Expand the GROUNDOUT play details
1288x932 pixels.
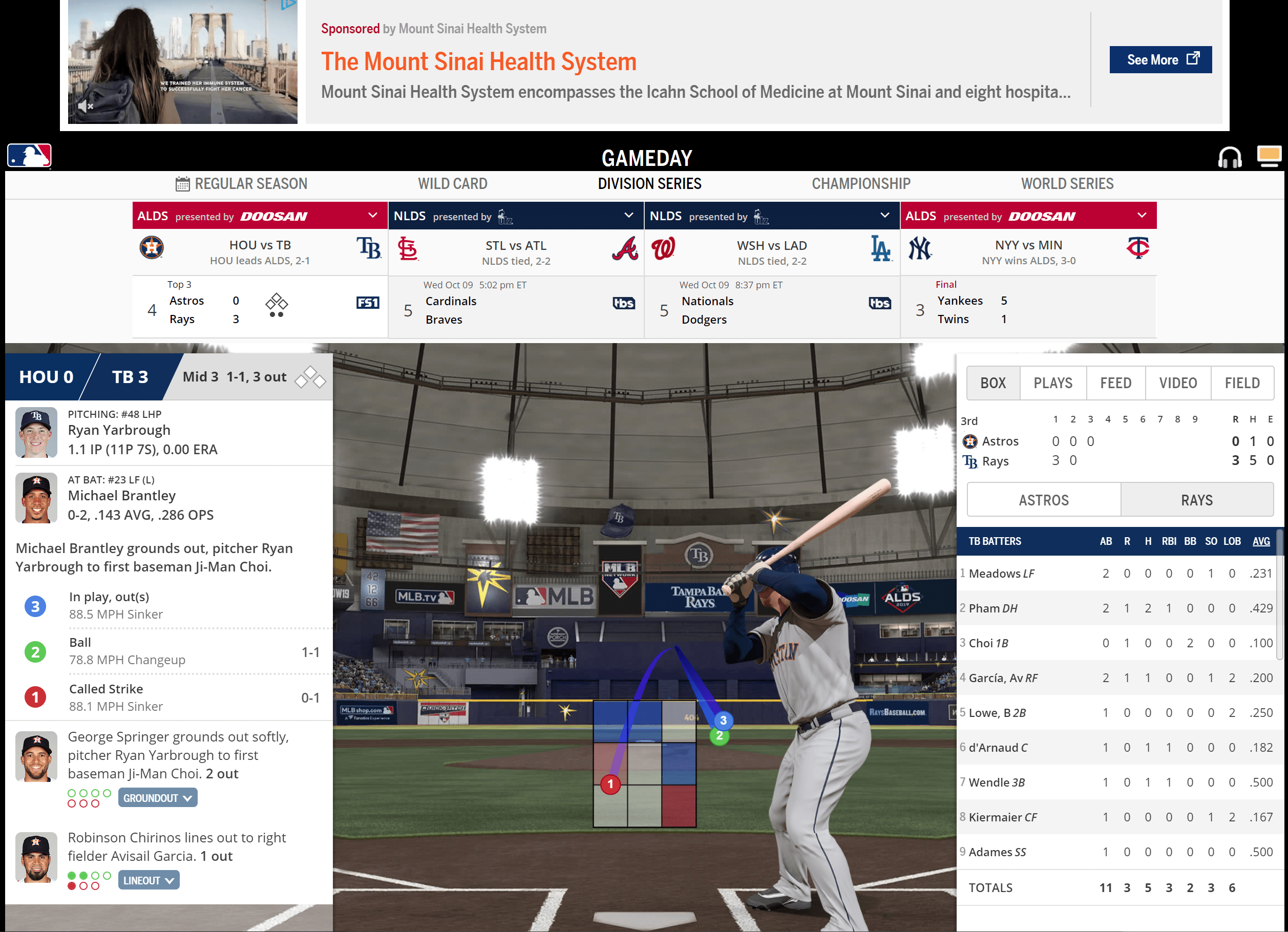(157, 797)
